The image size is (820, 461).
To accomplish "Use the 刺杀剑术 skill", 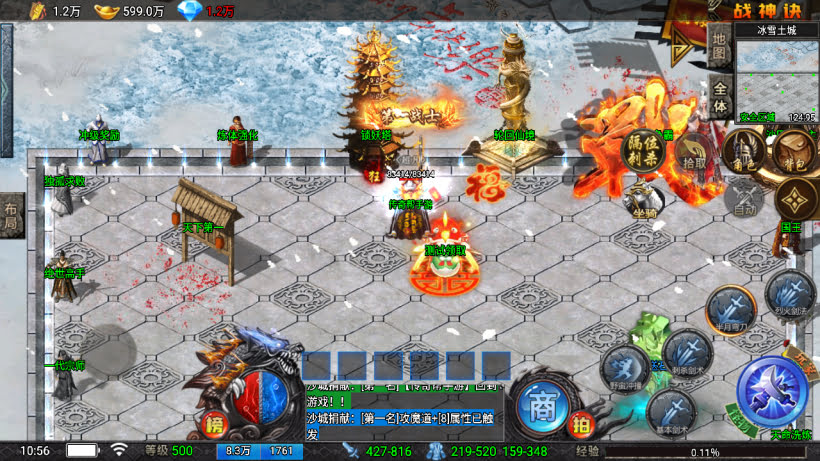I will pyautogui.click(x=688, y=352).
